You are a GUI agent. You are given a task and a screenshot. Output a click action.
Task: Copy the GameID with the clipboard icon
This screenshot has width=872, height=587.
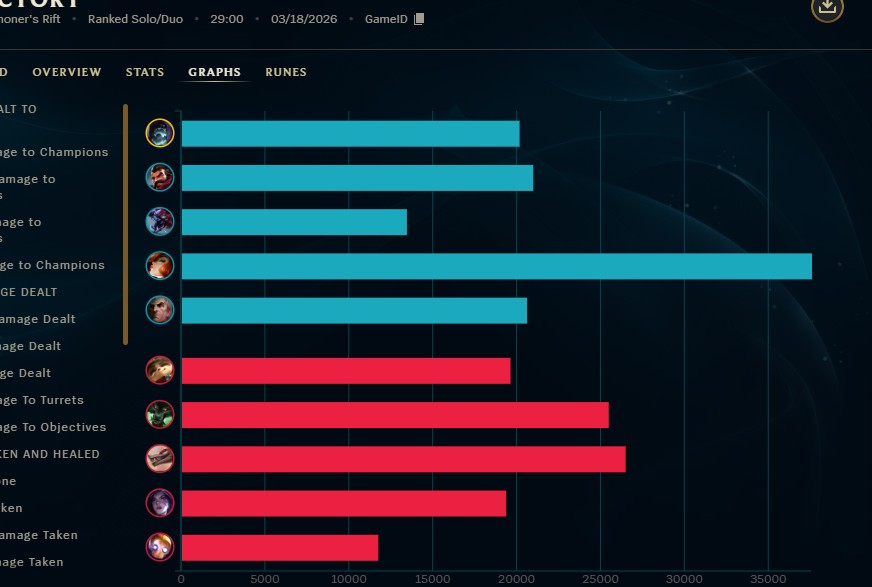419,19
